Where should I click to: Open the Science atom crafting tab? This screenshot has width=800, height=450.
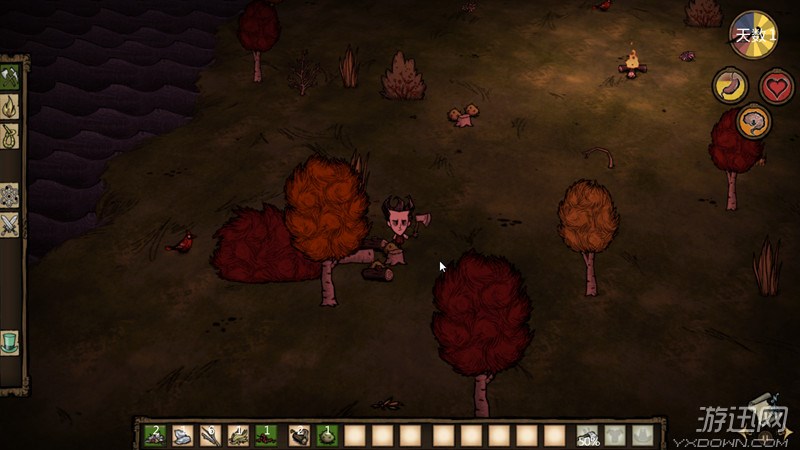pos(11,195)
